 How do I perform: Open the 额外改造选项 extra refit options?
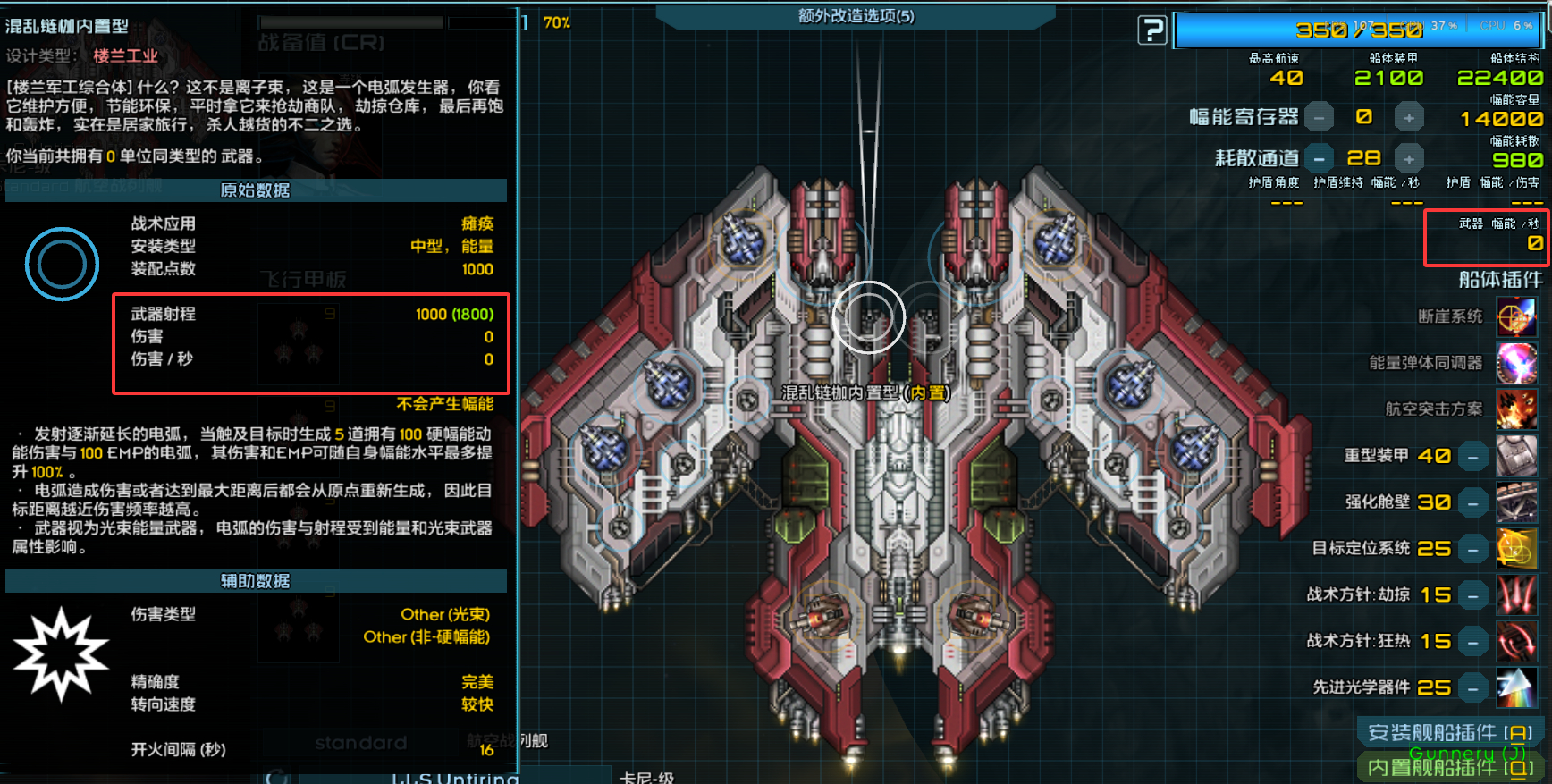click(856, 16)
